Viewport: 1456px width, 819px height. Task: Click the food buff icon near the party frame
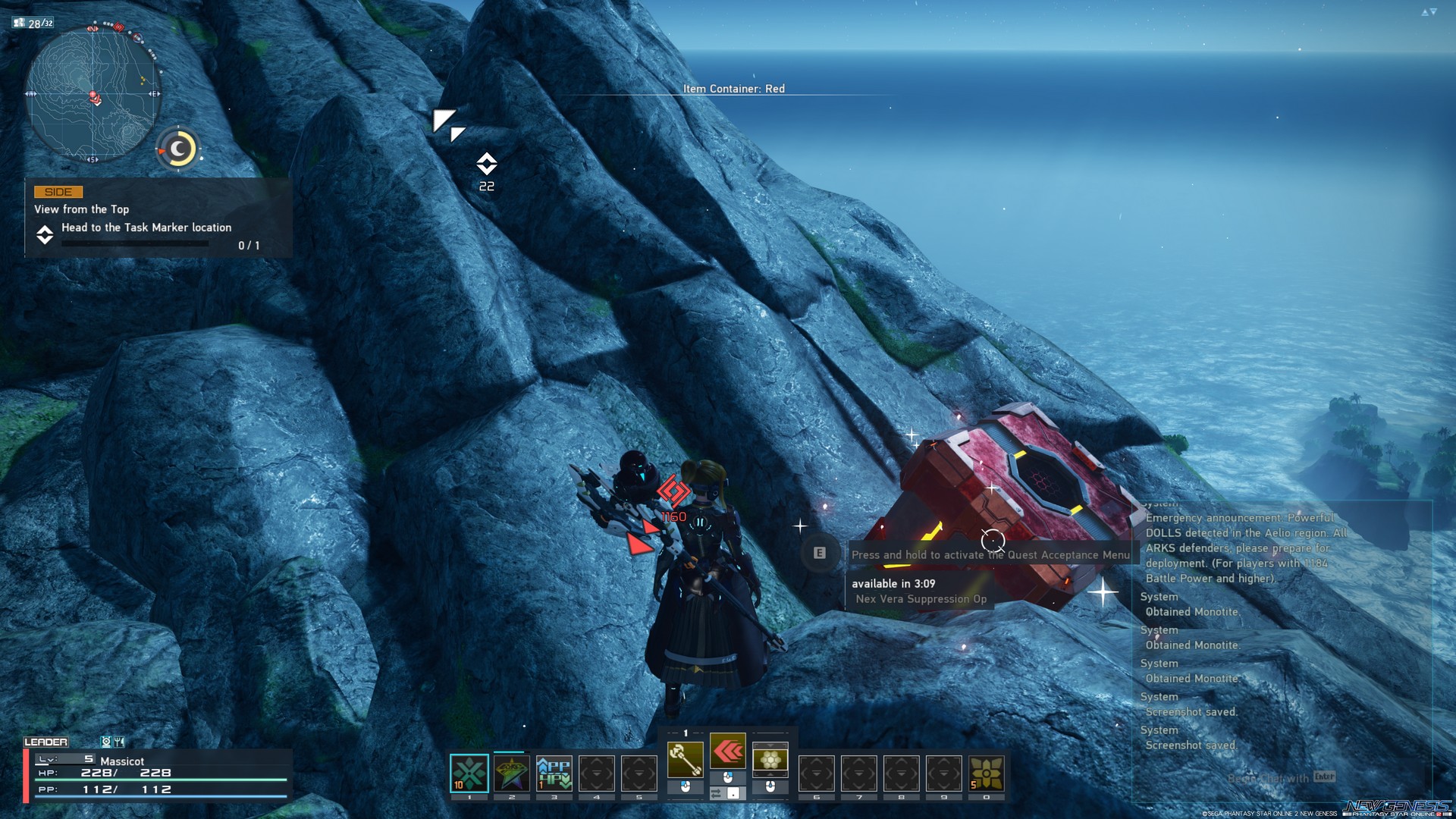pyautogui.click(x=119, y=742)
